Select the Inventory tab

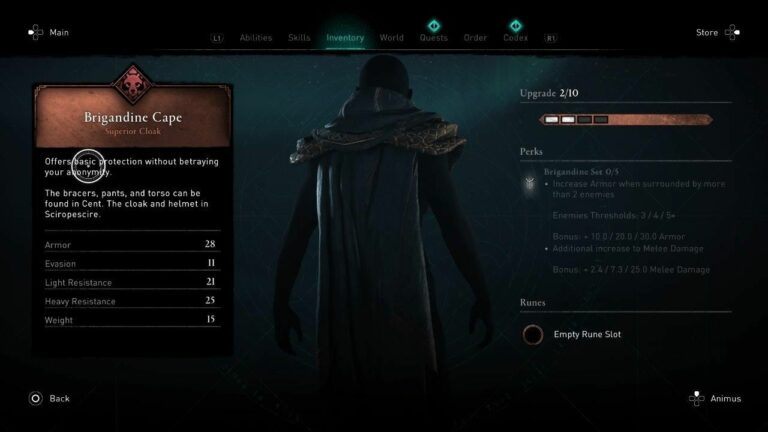point(345,38)
